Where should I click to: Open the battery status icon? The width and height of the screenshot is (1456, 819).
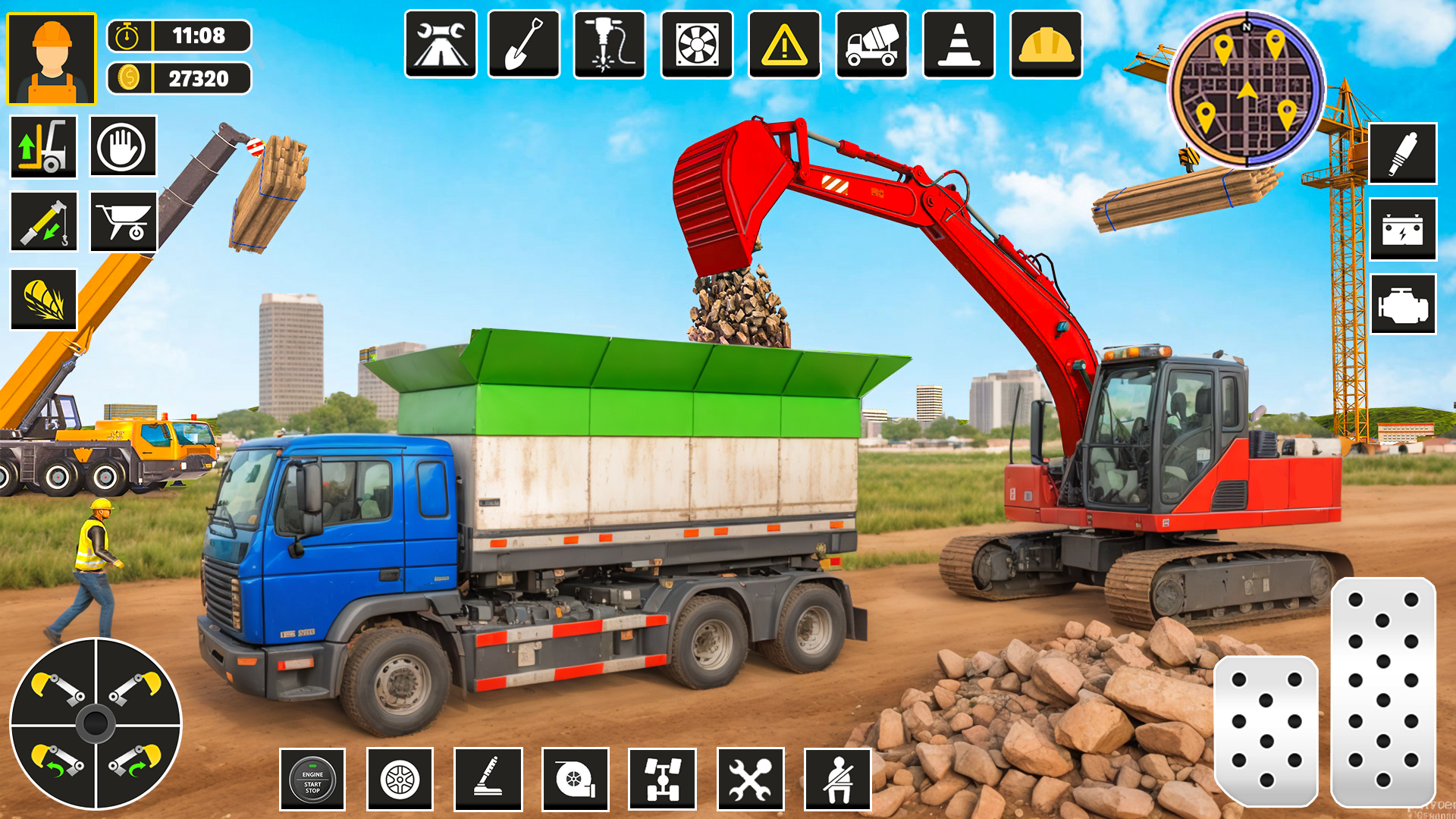[x=1402, y=230]
